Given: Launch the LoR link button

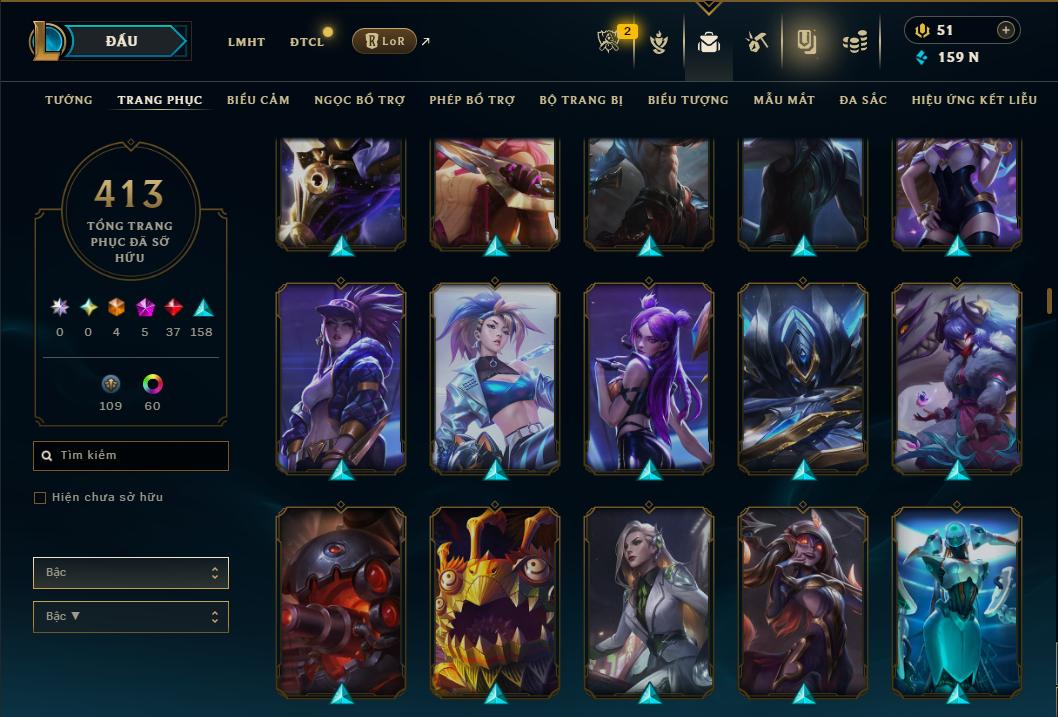Looking at the screenshot, I should (384, 41).
